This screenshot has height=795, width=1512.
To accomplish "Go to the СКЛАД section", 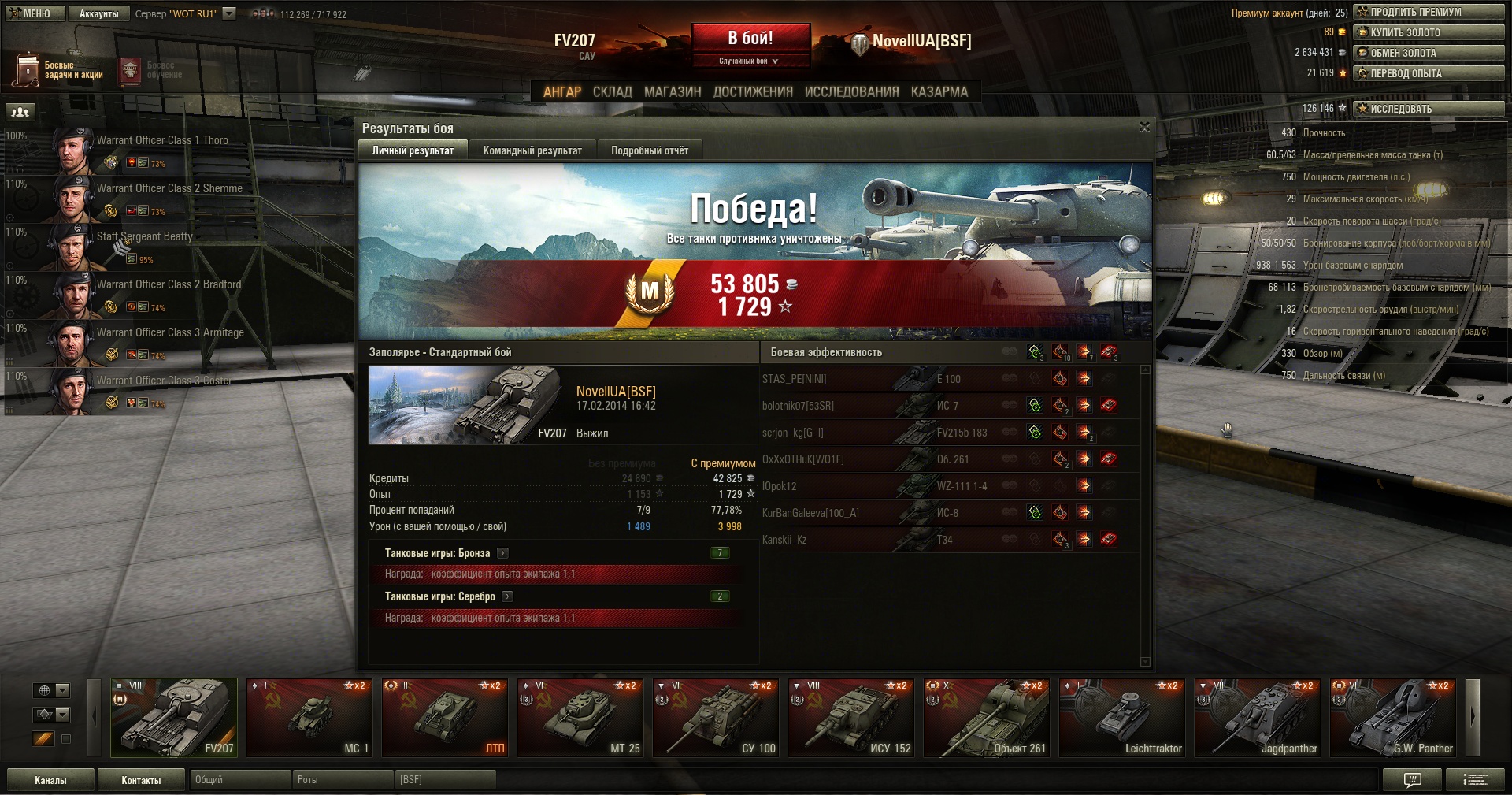I will tap(612, 91).
